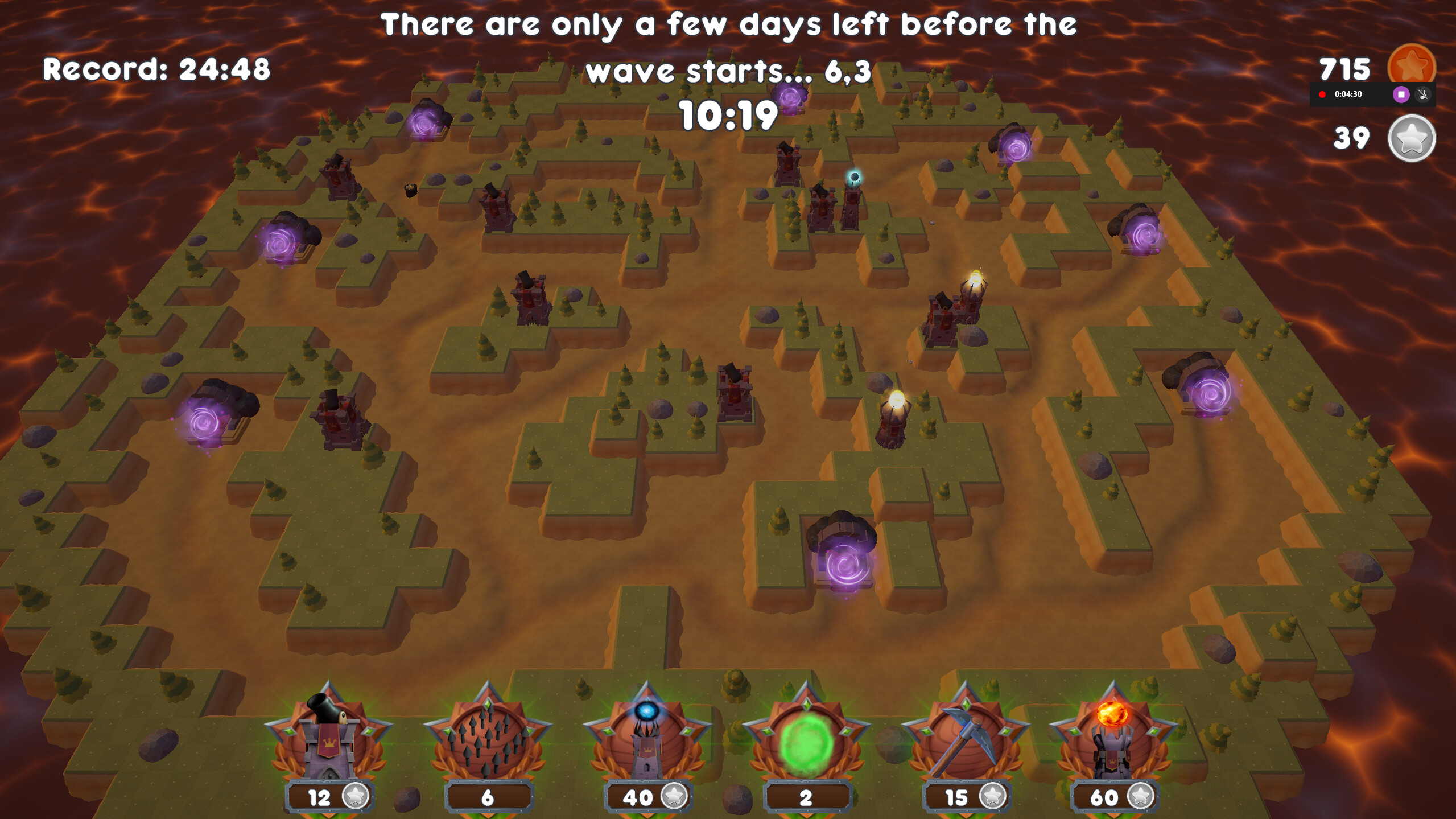Stop the screen recording
The height and width of the screenshot is (819, 1456).
point(1401,95)
